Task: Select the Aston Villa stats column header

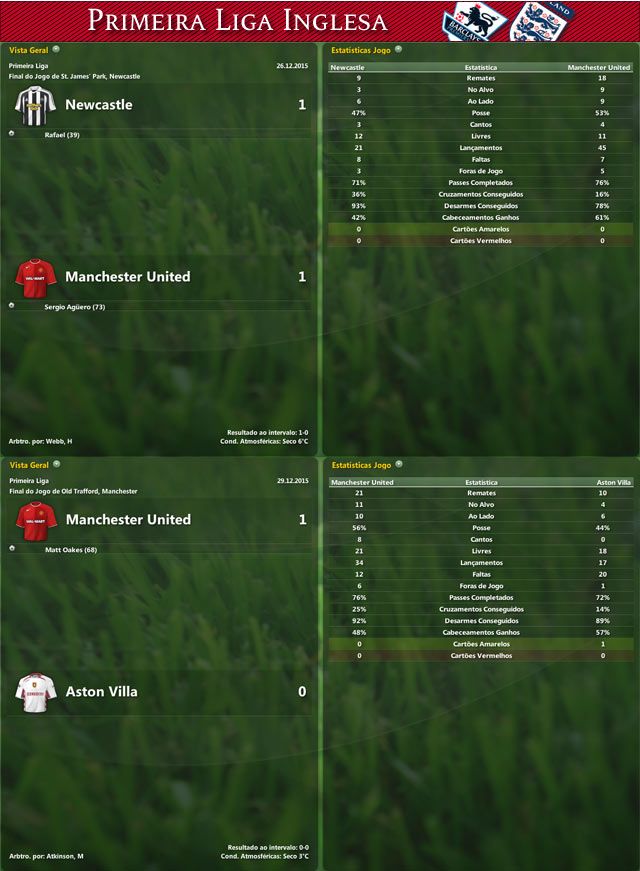Action: pos(613,482)
